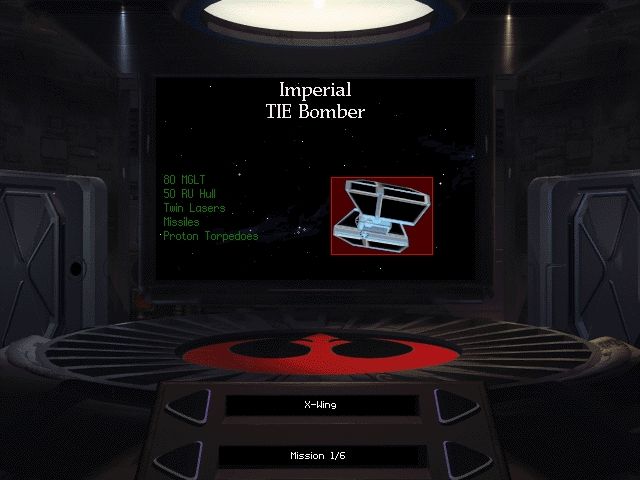Image resolution: width=640 pixels, height=480 pixels.
Task: Click the Mission 1/6 selector field
Action: pyautogui.click(x=320, y=456)
